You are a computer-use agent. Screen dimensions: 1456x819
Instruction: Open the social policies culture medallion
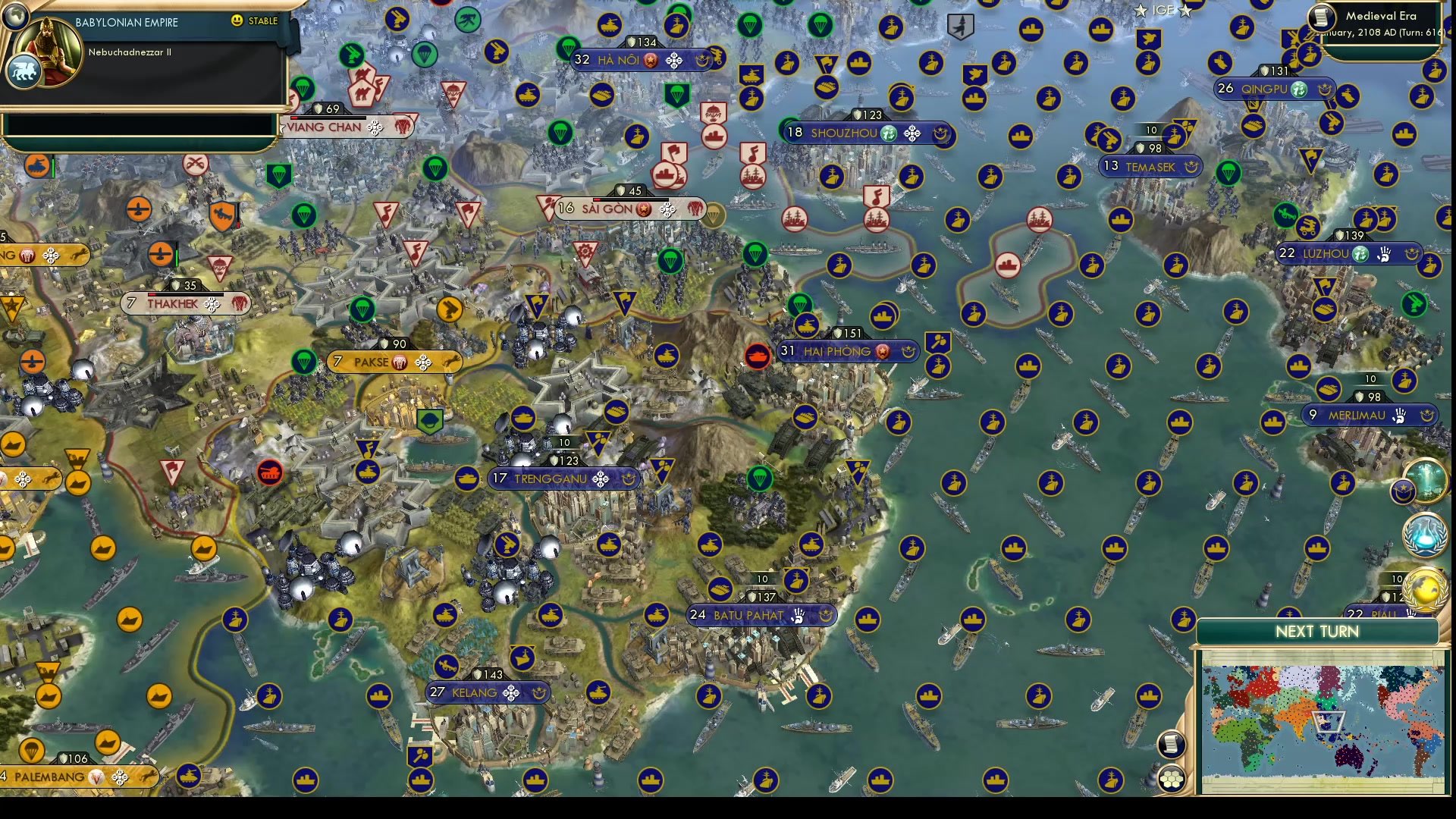pyautogui.click(x=1426, y=481)
